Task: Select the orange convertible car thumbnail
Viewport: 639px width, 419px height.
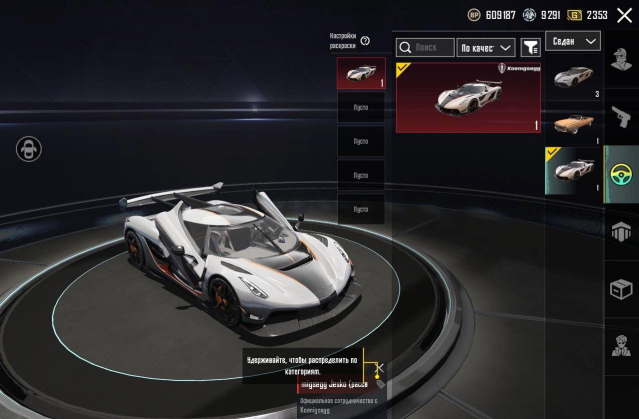Action: pos(574,124)
